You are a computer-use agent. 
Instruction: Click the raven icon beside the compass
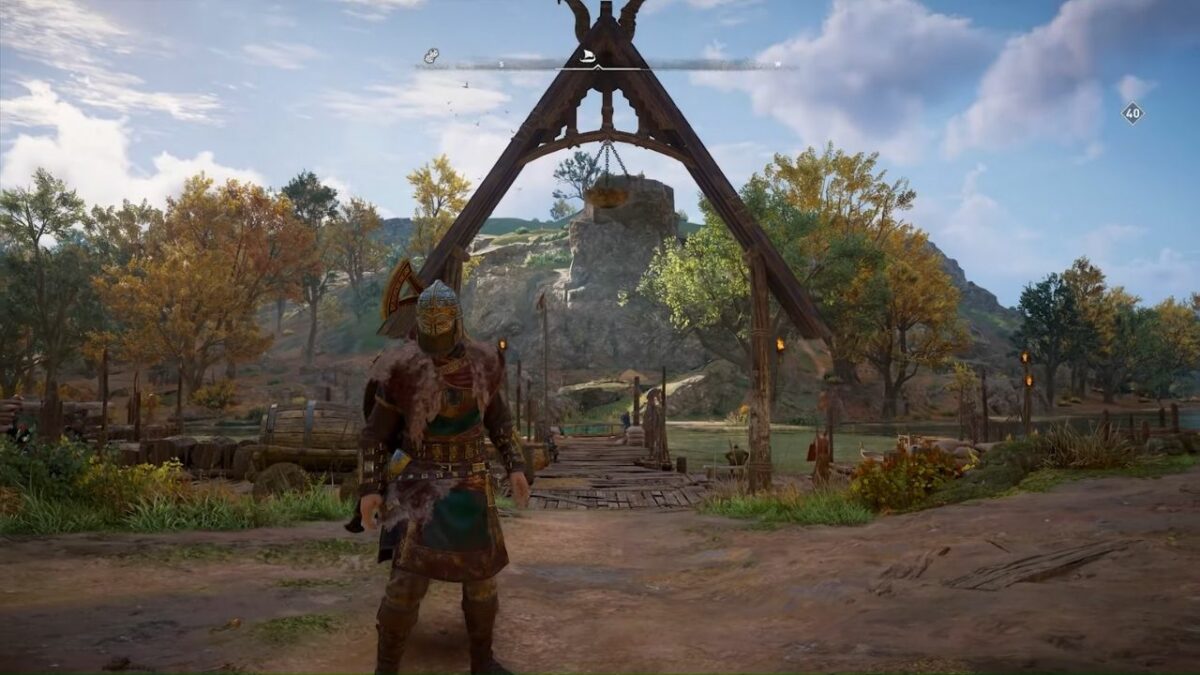[x=431, y=56]
